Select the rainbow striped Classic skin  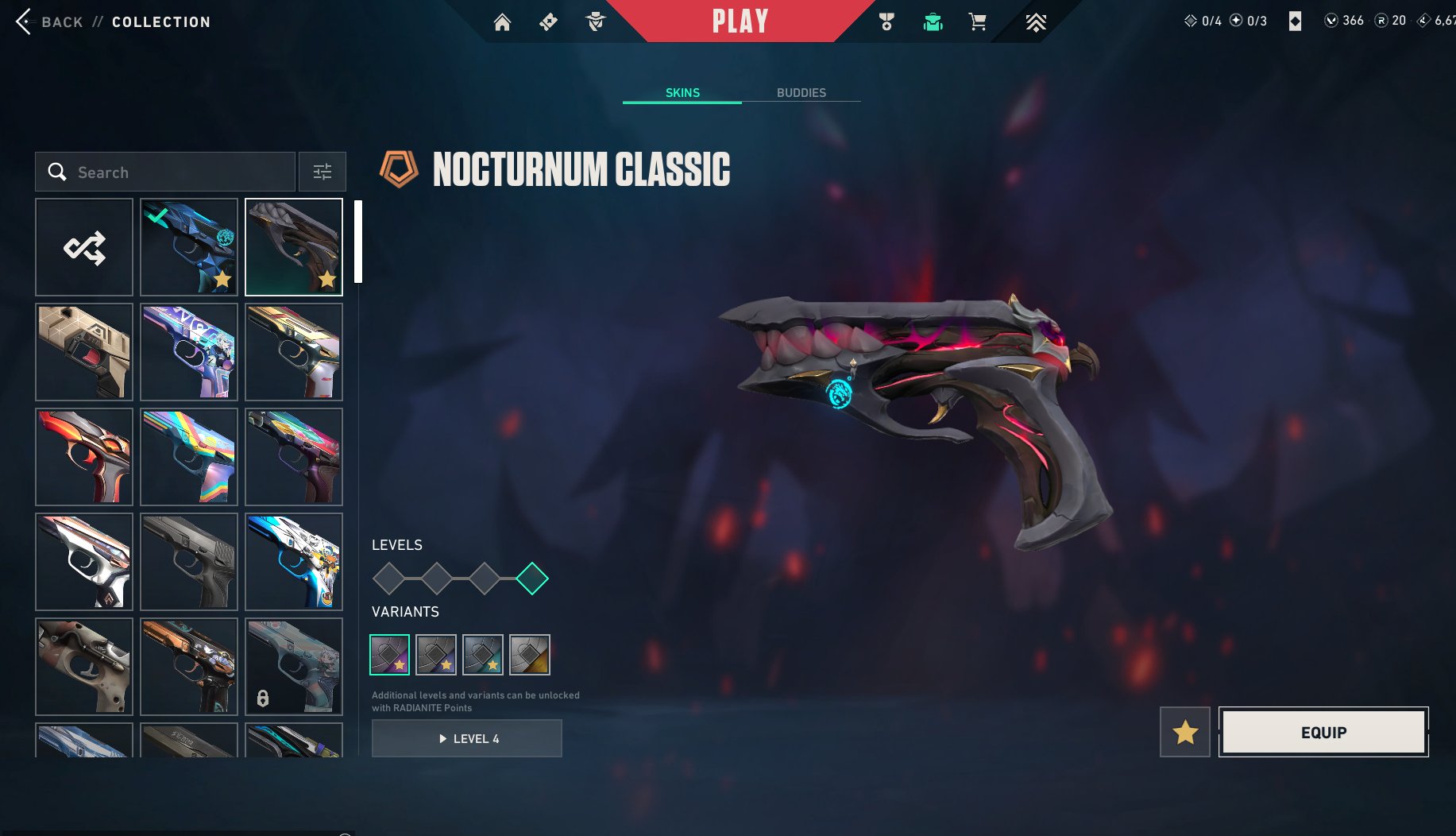(x=189, y=457)
